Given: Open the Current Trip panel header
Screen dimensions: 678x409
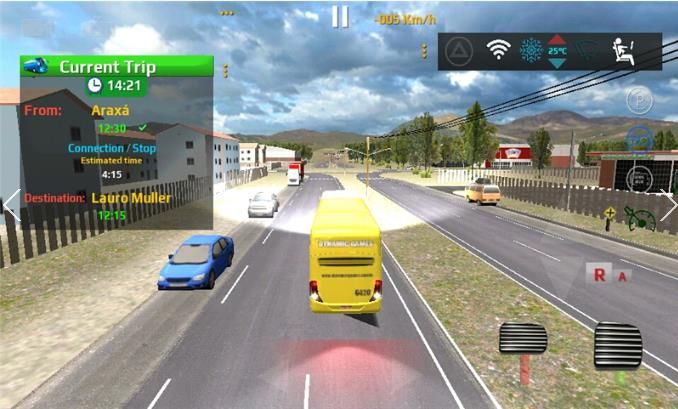Looking at the screenshot, I should coord(117,66).
